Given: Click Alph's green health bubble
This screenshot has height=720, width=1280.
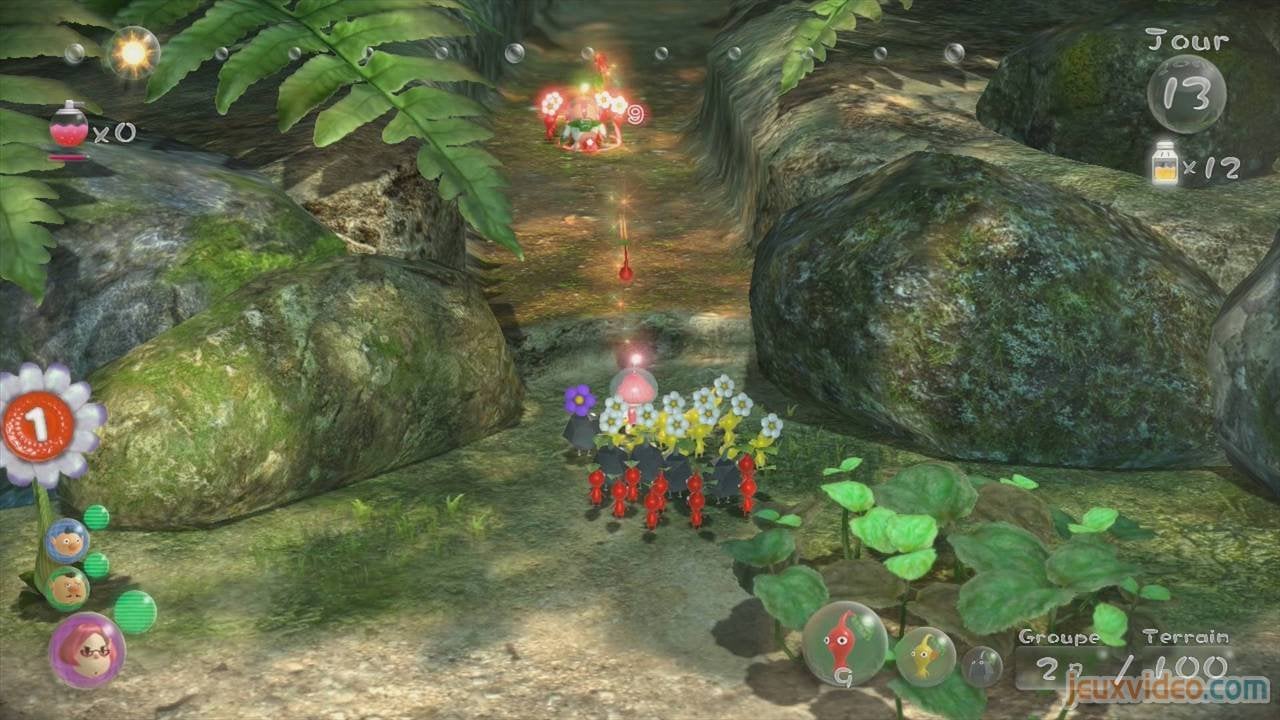Looking at the screenshot, I should point(95,517).
